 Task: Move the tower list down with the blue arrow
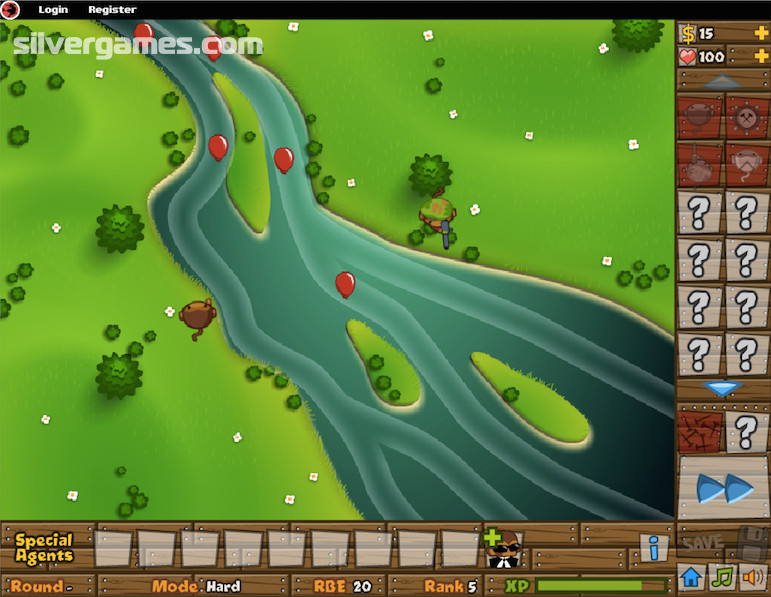click(x=721, y=388)
